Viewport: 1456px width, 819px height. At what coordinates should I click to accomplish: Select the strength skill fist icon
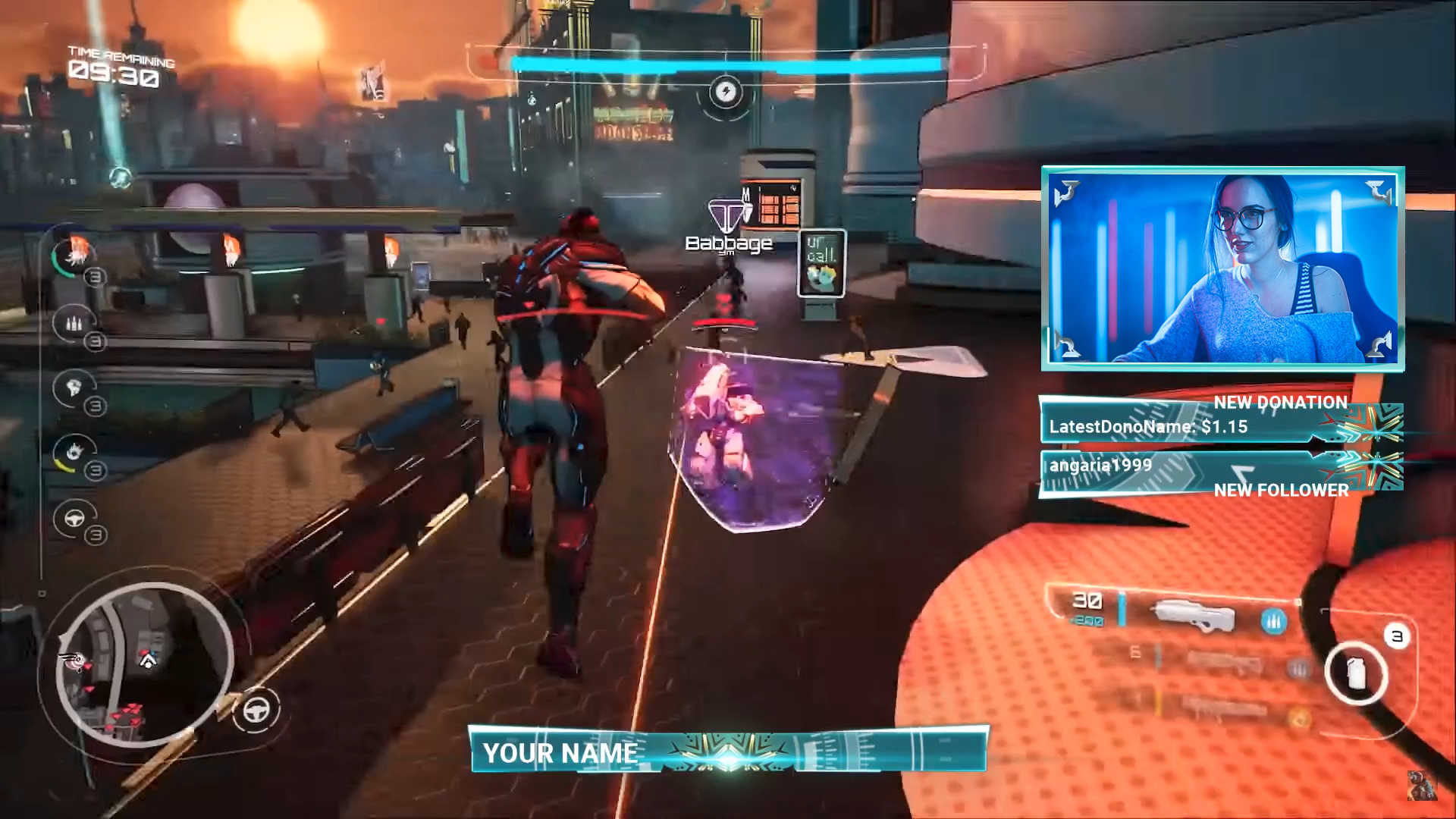point(74,388)
